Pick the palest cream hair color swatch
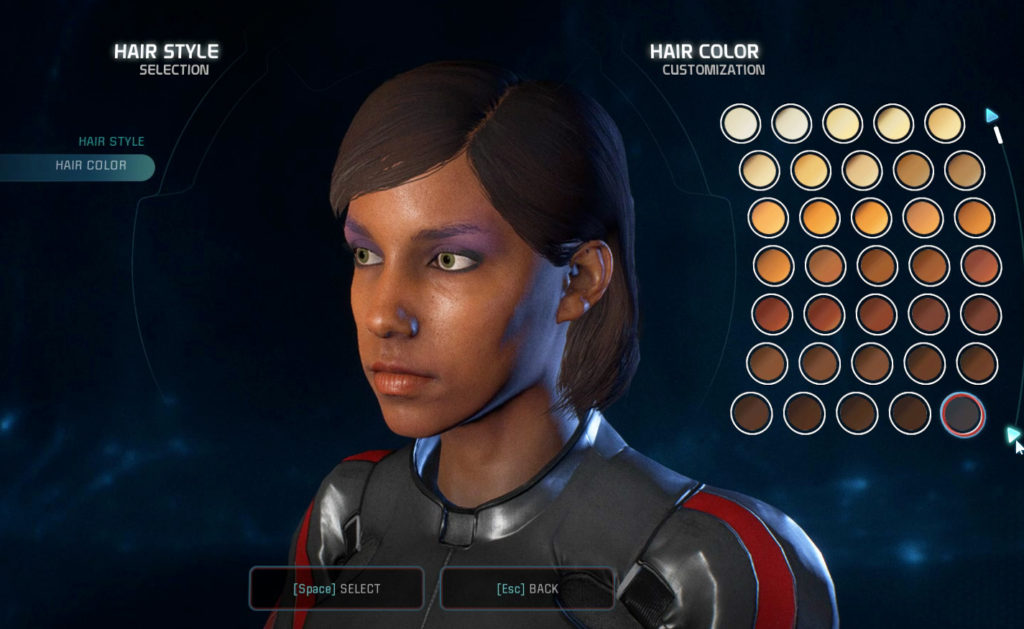Viewport: 1024px width, 629px height. click(x=740, y=123)
